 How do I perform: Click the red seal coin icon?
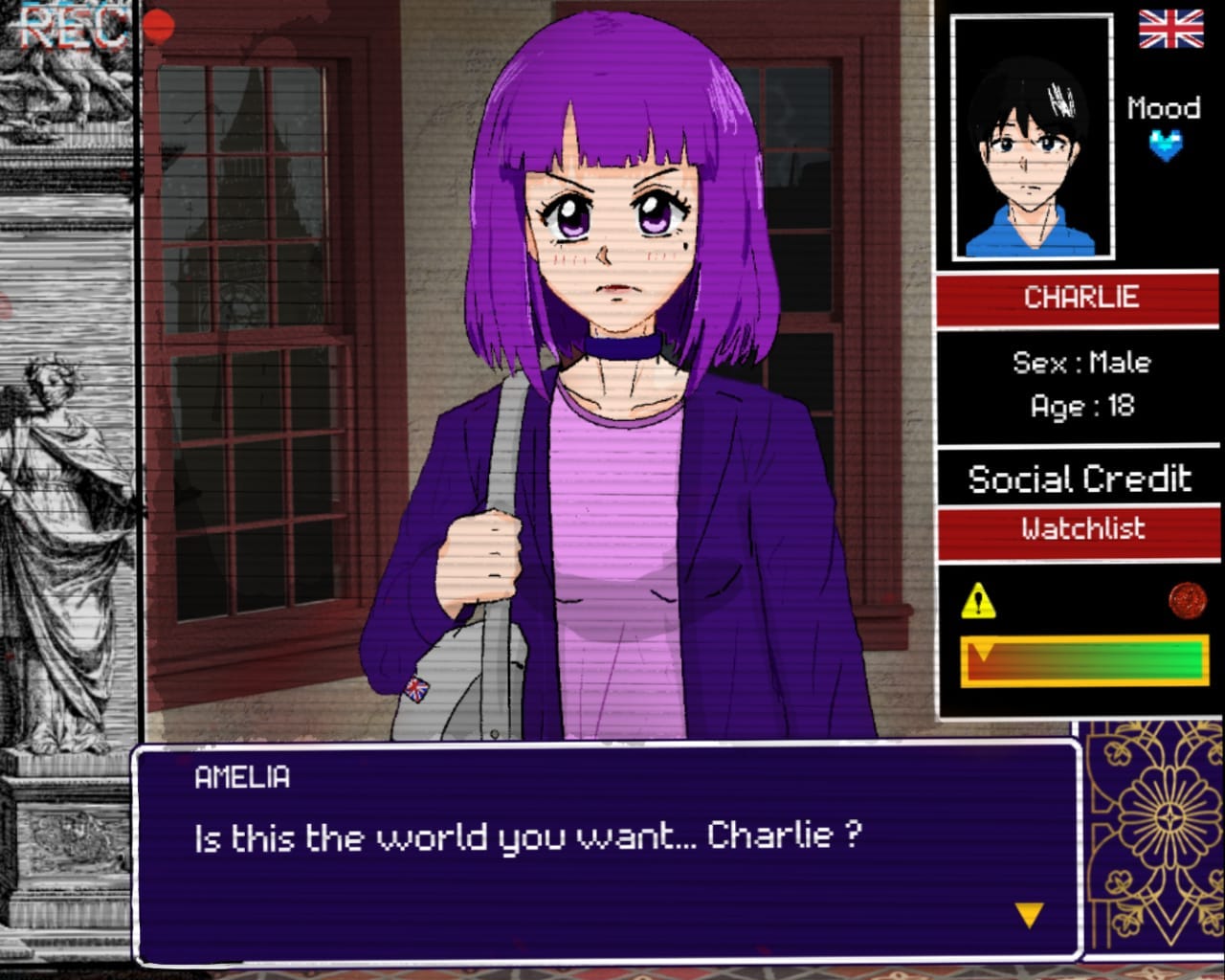point(1187,600)
